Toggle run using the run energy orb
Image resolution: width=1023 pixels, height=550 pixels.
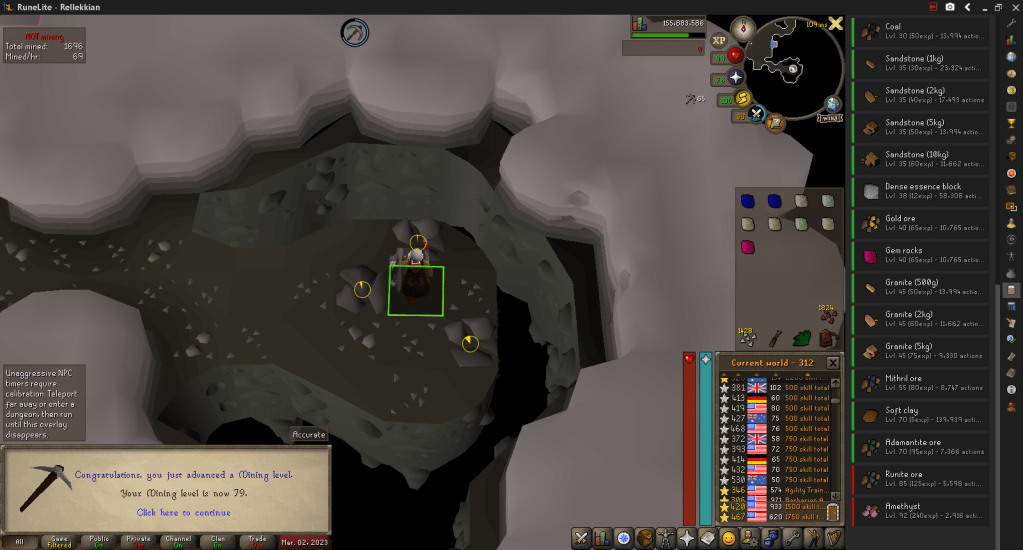click(x=743, y=98)
